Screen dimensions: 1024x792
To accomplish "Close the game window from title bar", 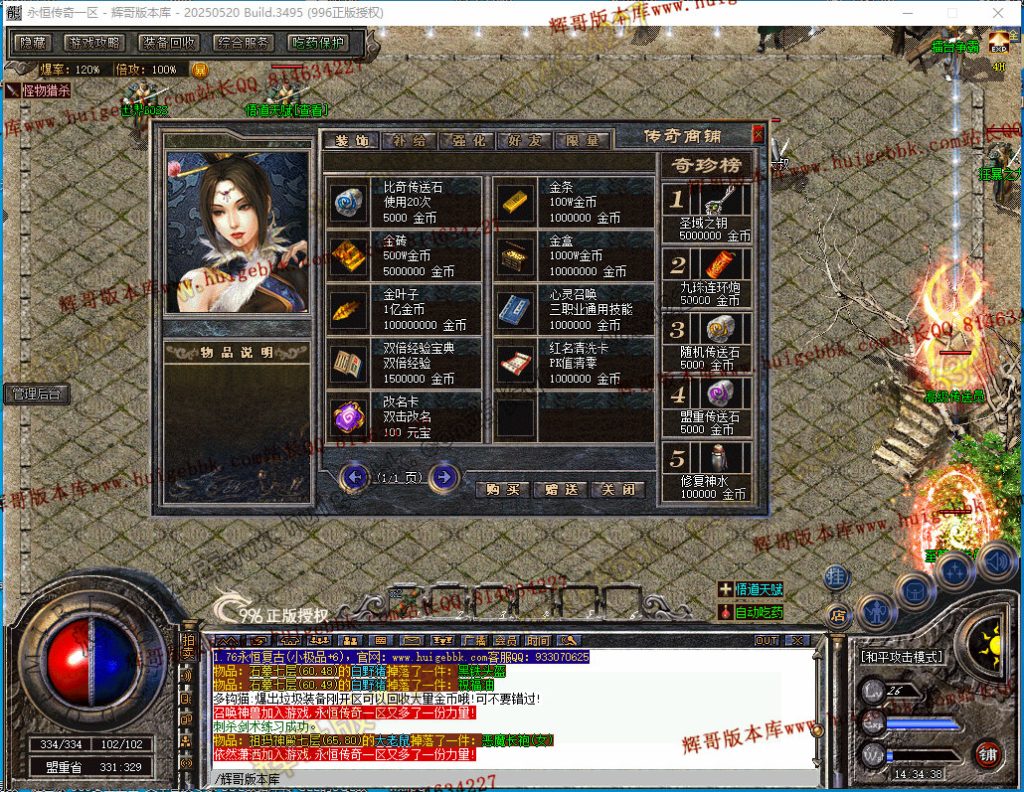I will tap(997, 12).
